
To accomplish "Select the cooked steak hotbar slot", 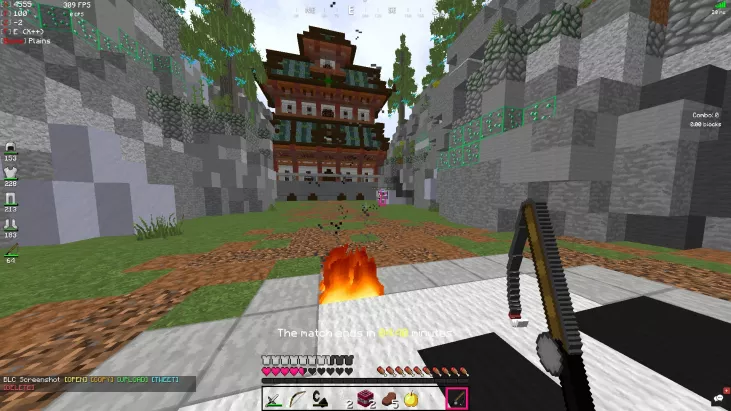I will pos(388,400).
